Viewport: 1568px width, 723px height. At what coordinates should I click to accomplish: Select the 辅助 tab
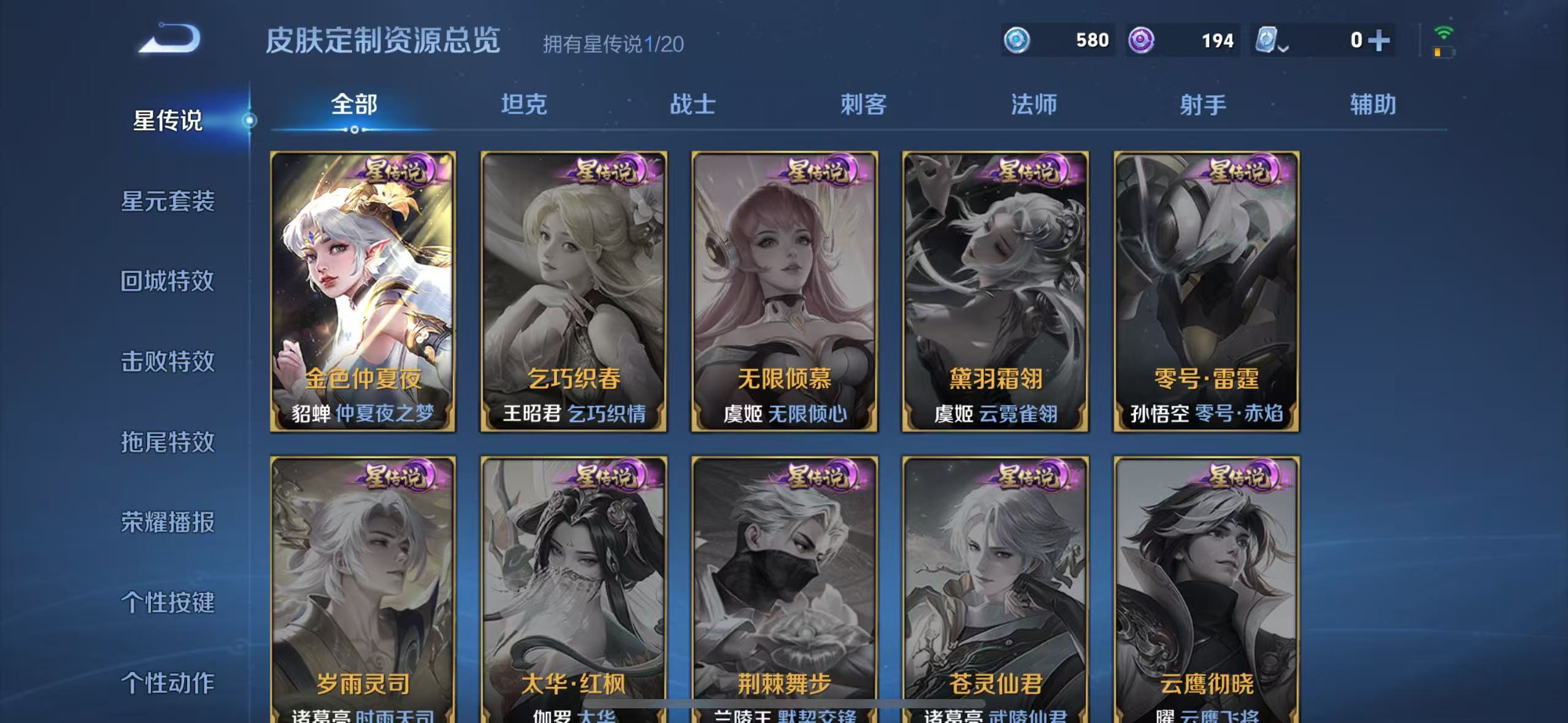1373,105
